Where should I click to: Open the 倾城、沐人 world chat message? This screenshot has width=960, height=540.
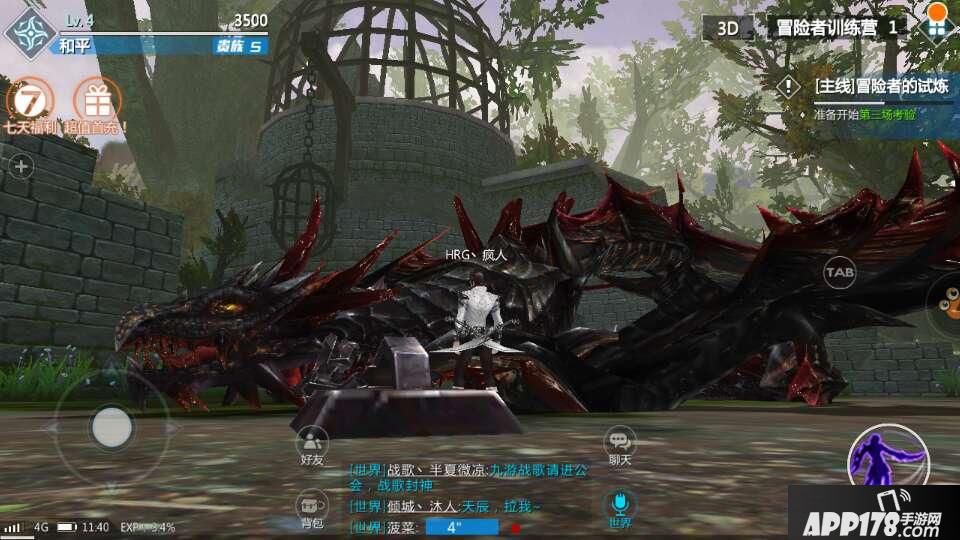(x=460, y=507)
